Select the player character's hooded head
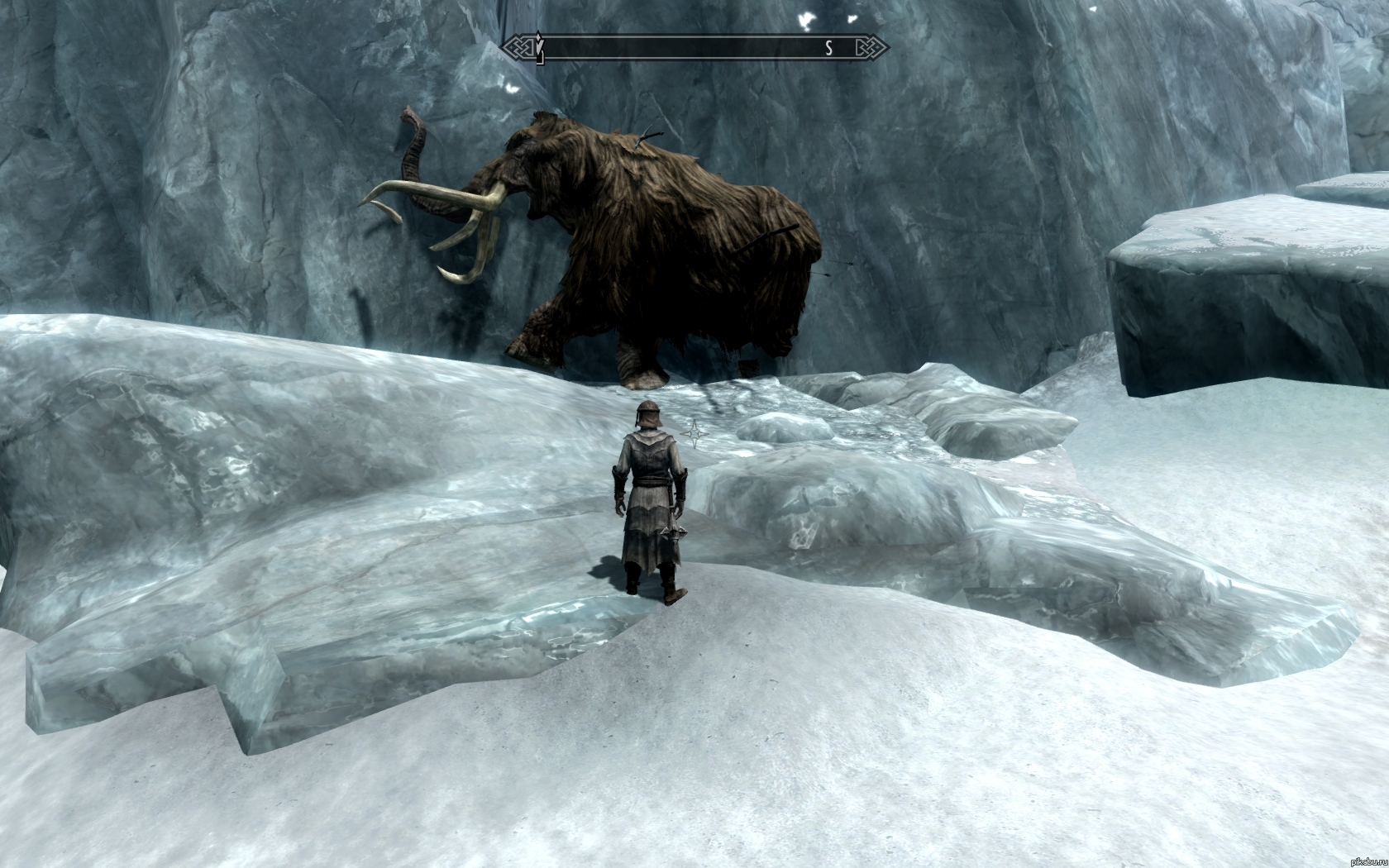The width and height of the screenshot is (1389, 868). (x=648, y=416)
